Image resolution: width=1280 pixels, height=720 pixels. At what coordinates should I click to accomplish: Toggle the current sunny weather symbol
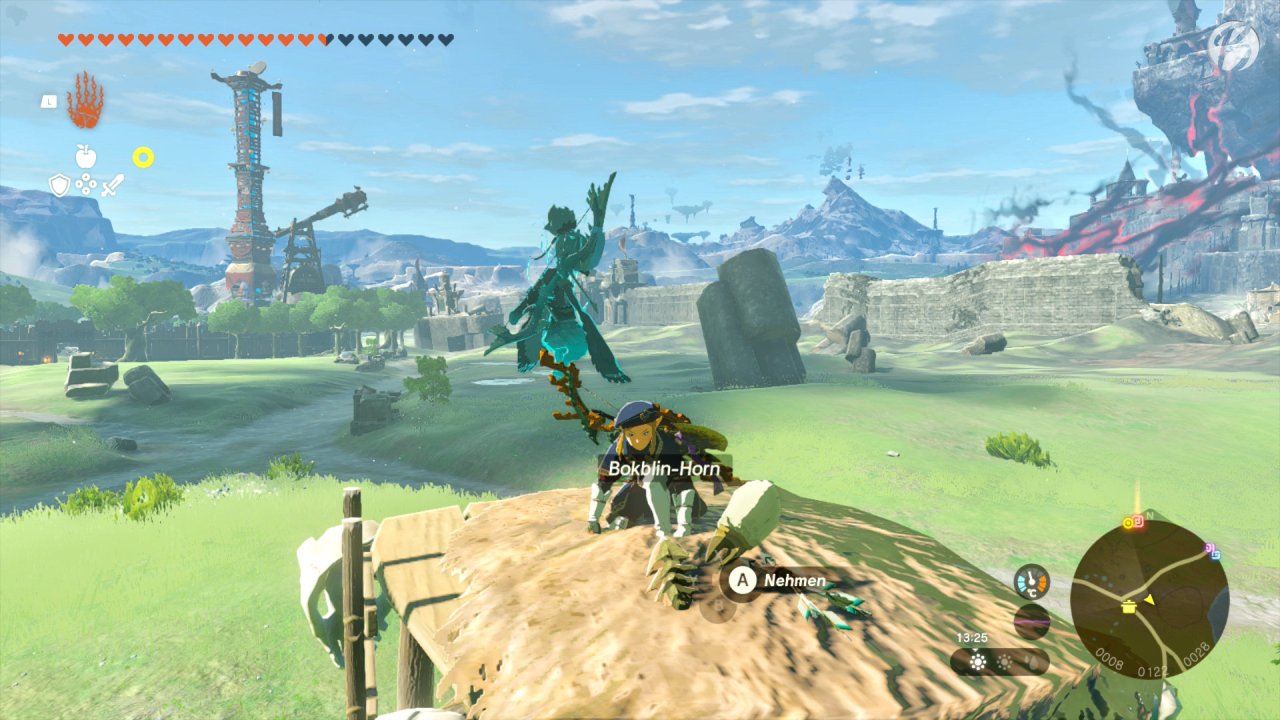[978, 660]
